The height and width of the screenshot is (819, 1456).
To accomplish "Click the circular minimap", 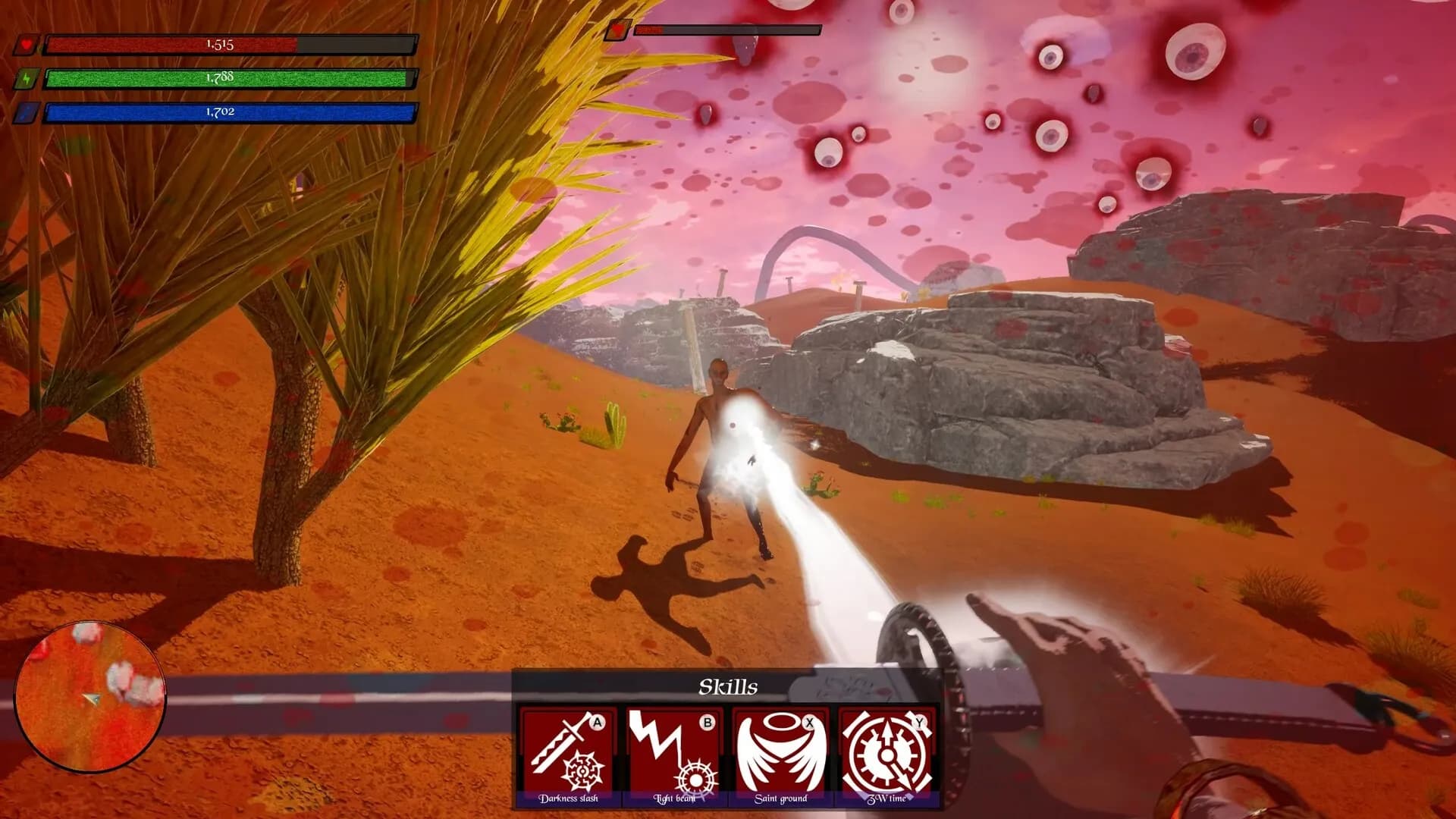I will point(90,696).
